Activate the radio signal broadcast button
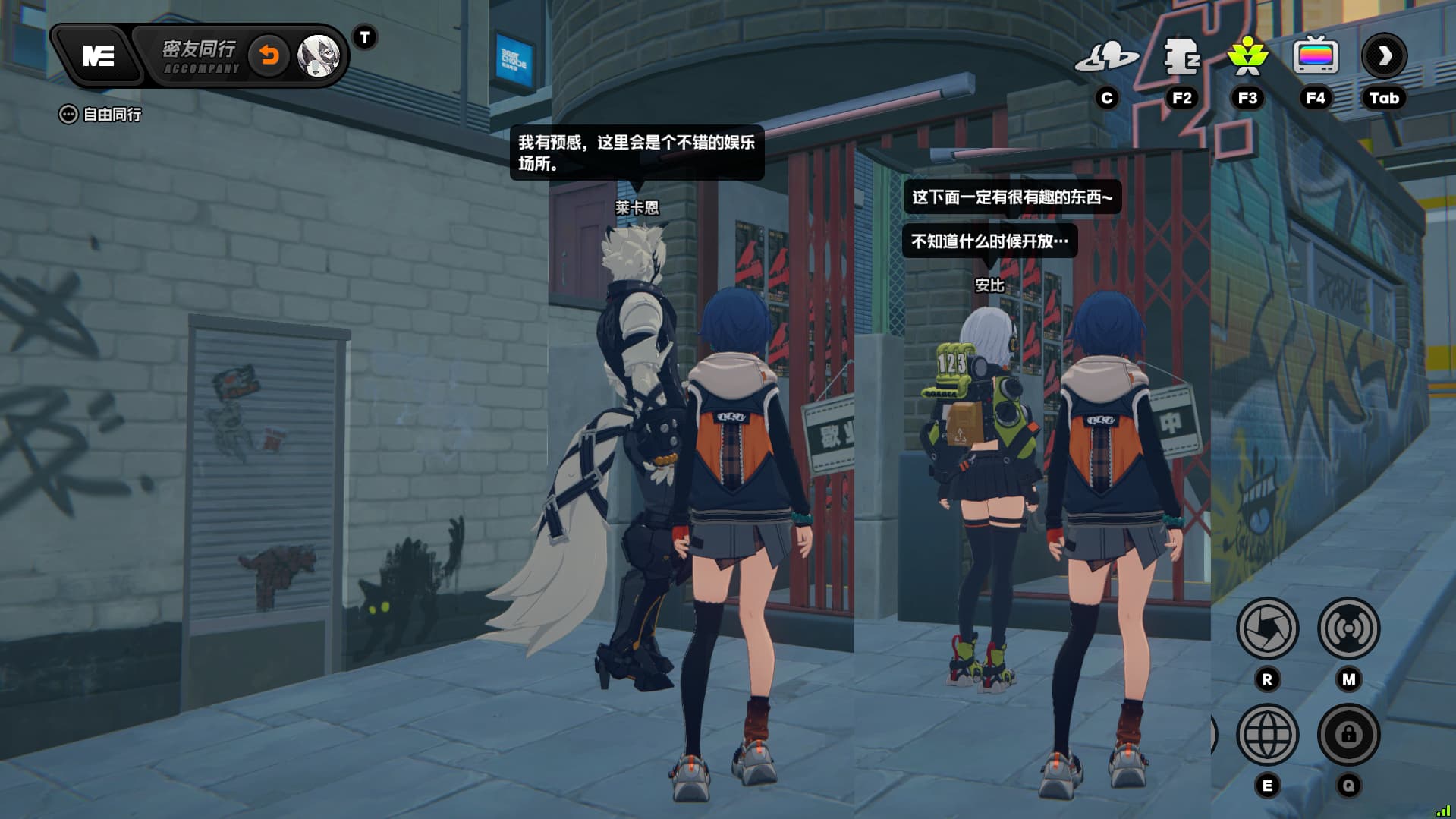Screen dimensions: 1456x819 click(x=1348, y=628)
